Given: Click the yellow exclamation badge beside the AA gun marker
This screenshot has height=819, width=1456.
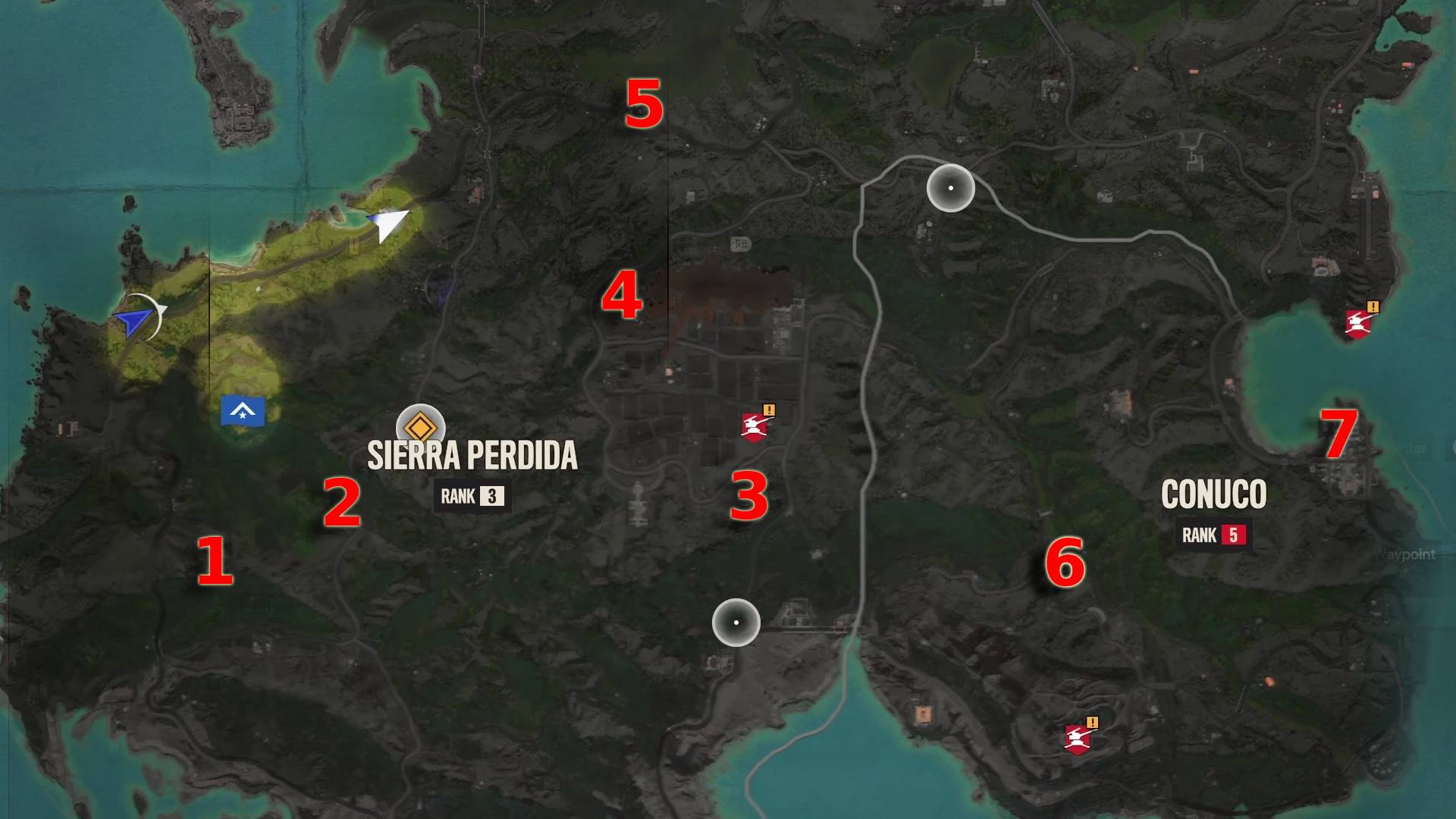Looking at the screenshot, I should point(769,410).
